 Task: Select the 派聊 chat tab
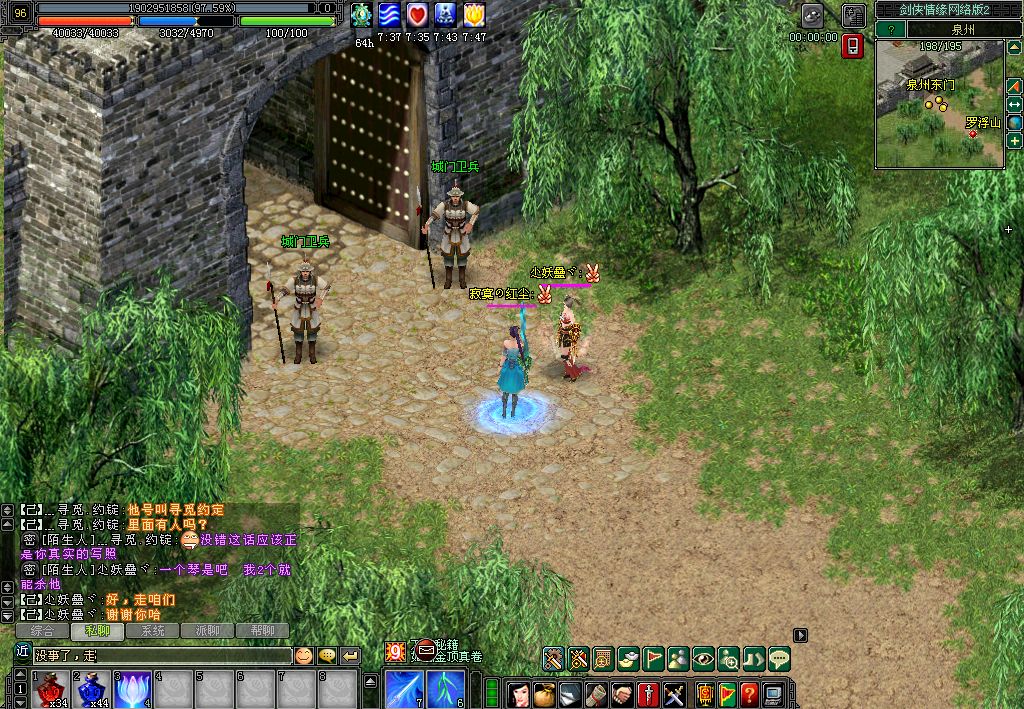click(207, 631)
